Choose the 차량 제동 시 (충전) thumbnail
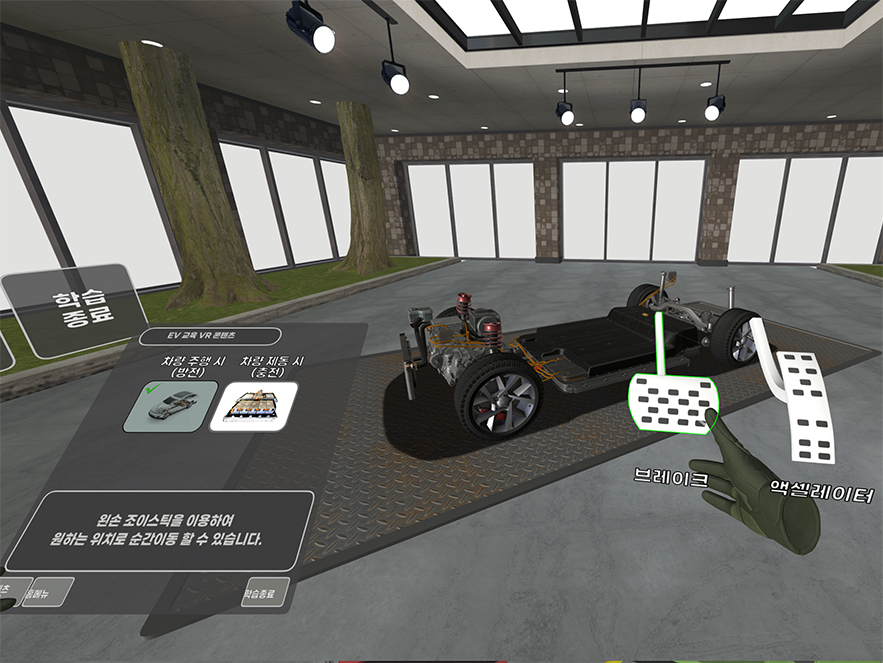Image resolution: width=883 pixels, height=663 pixels. tap(253, 407)
